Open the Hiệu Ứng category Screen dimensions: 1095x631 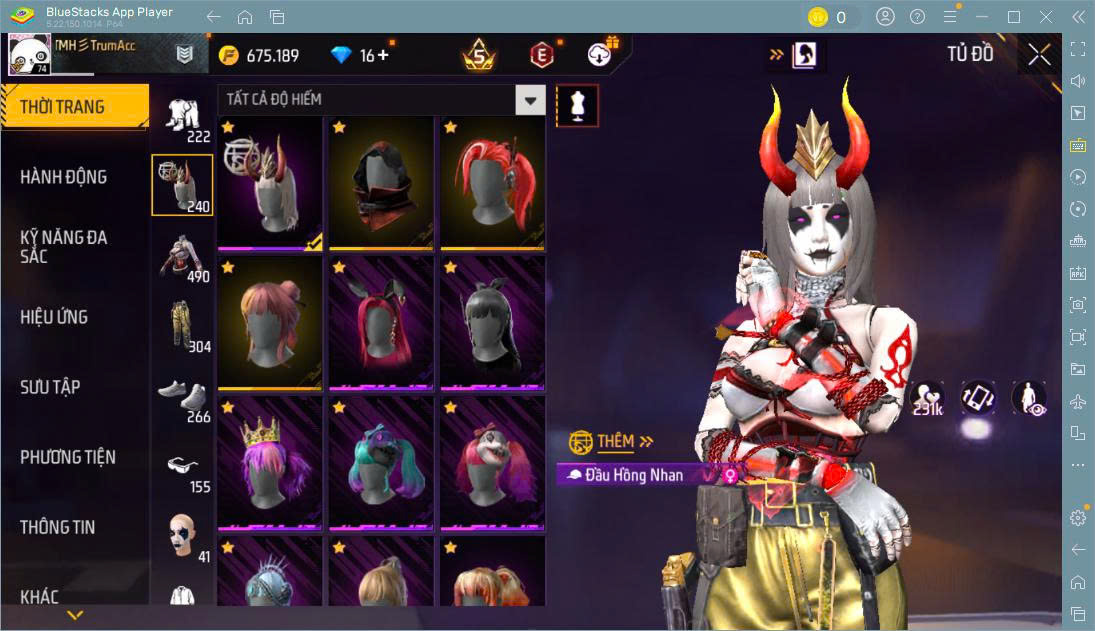(x=54, y=317)
